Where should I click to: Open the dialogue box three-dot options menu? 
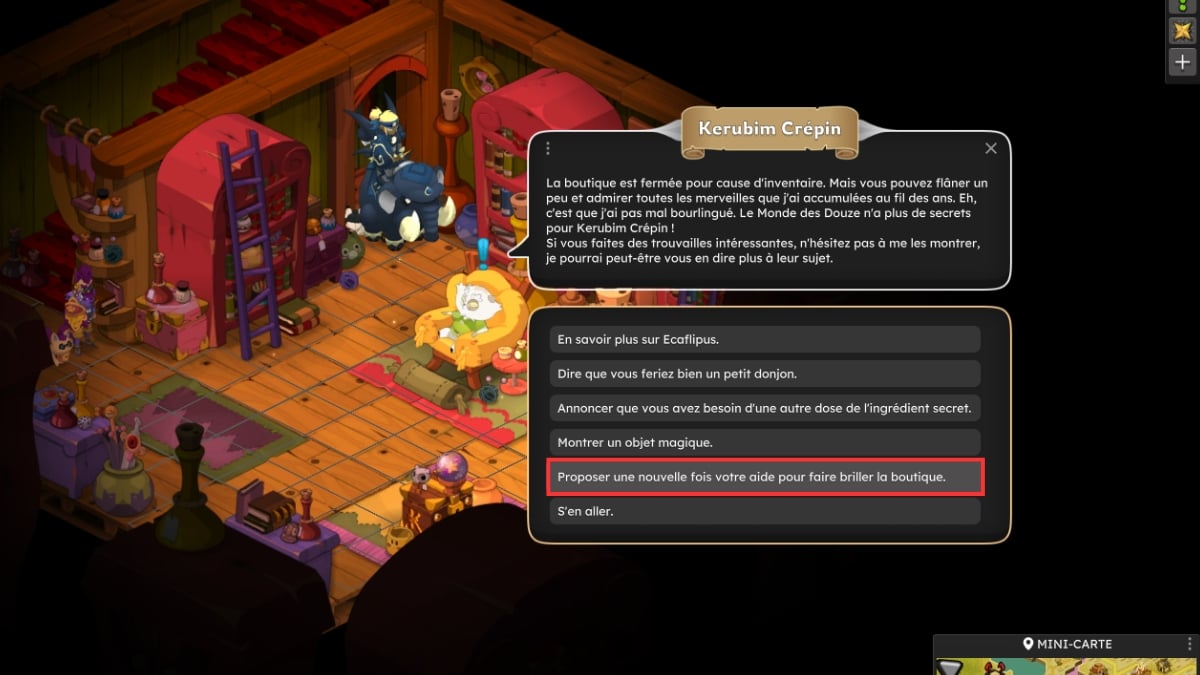pos(548,148)
